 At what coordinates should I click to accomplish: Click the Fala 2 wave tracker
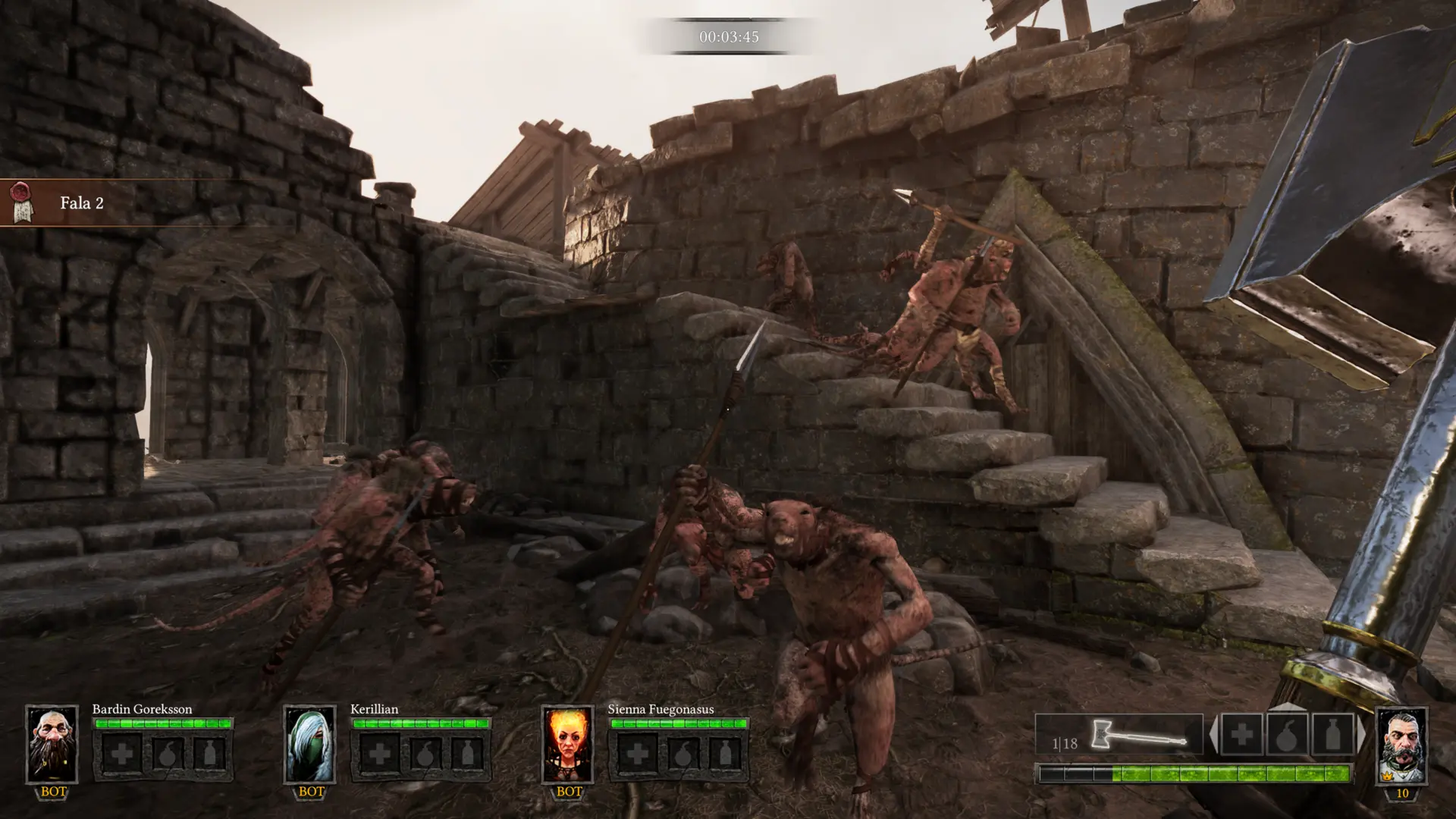tap(82, 202)
